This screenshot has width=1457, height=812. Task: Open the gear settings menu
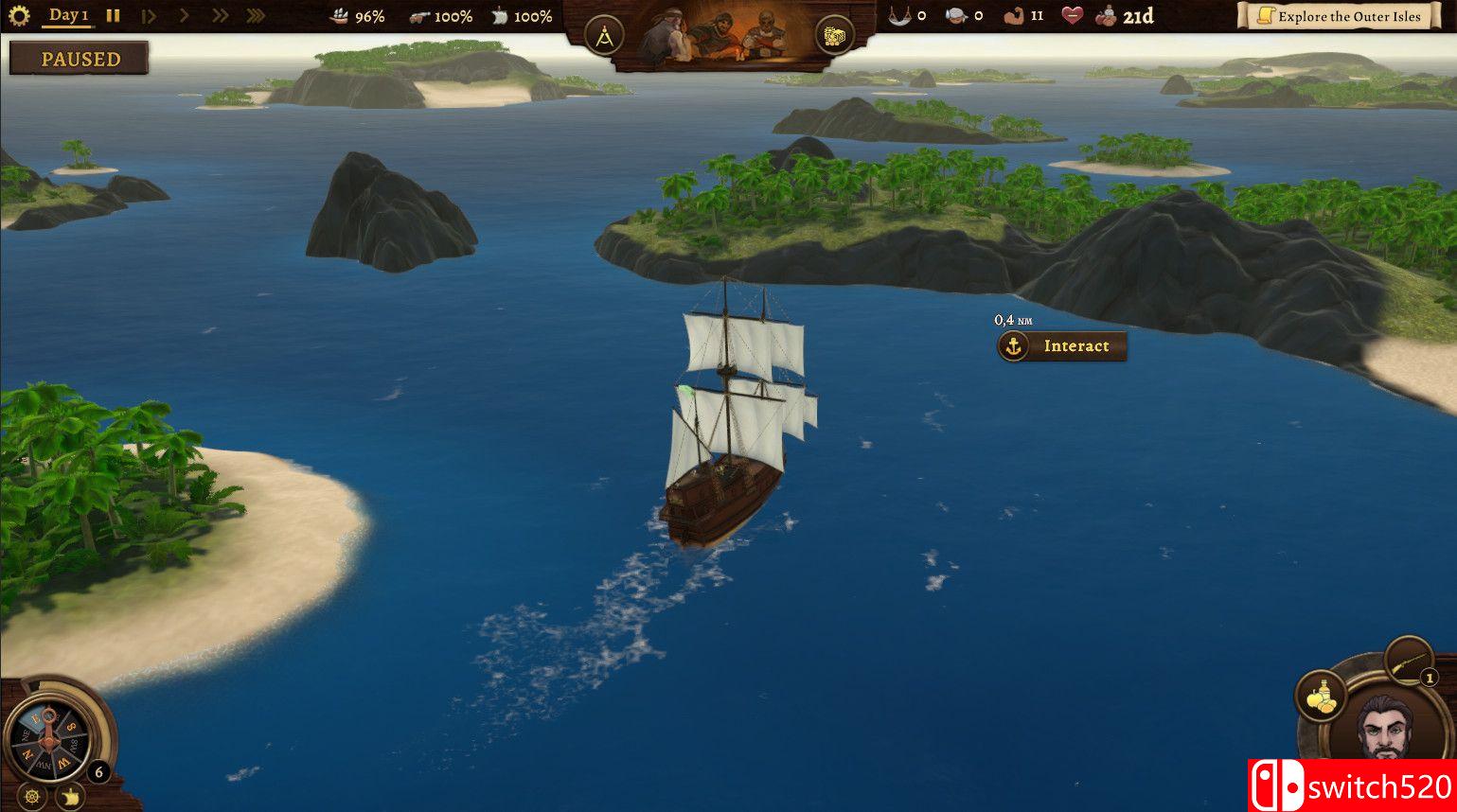pyautogui.click(x=19, y=16)
